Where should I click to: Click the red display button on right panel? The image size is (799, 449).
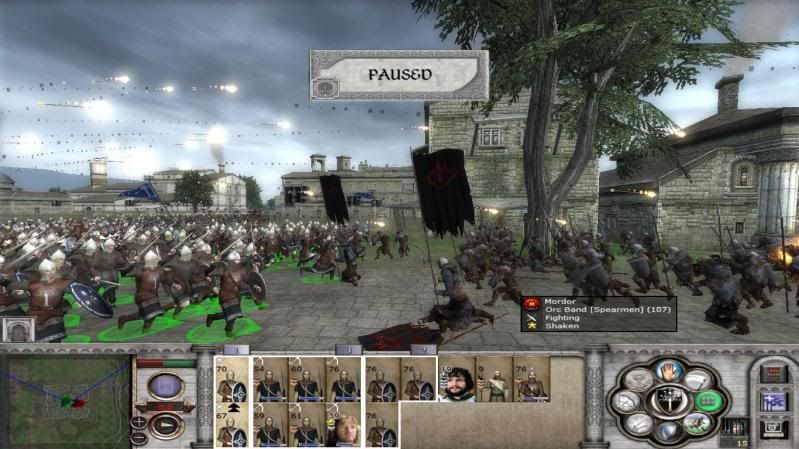pyautogui.click(x=772, y=373)
